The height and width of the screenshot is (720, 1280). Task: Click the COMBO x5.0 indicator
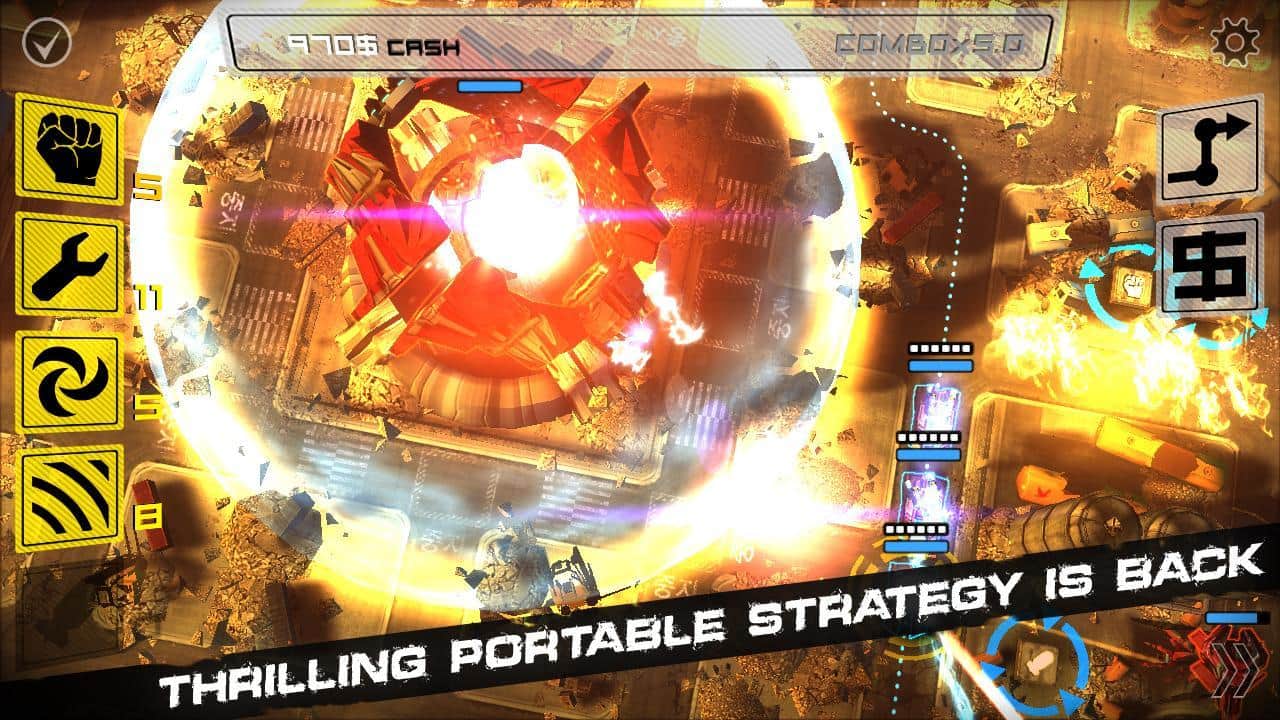point(928,44)
